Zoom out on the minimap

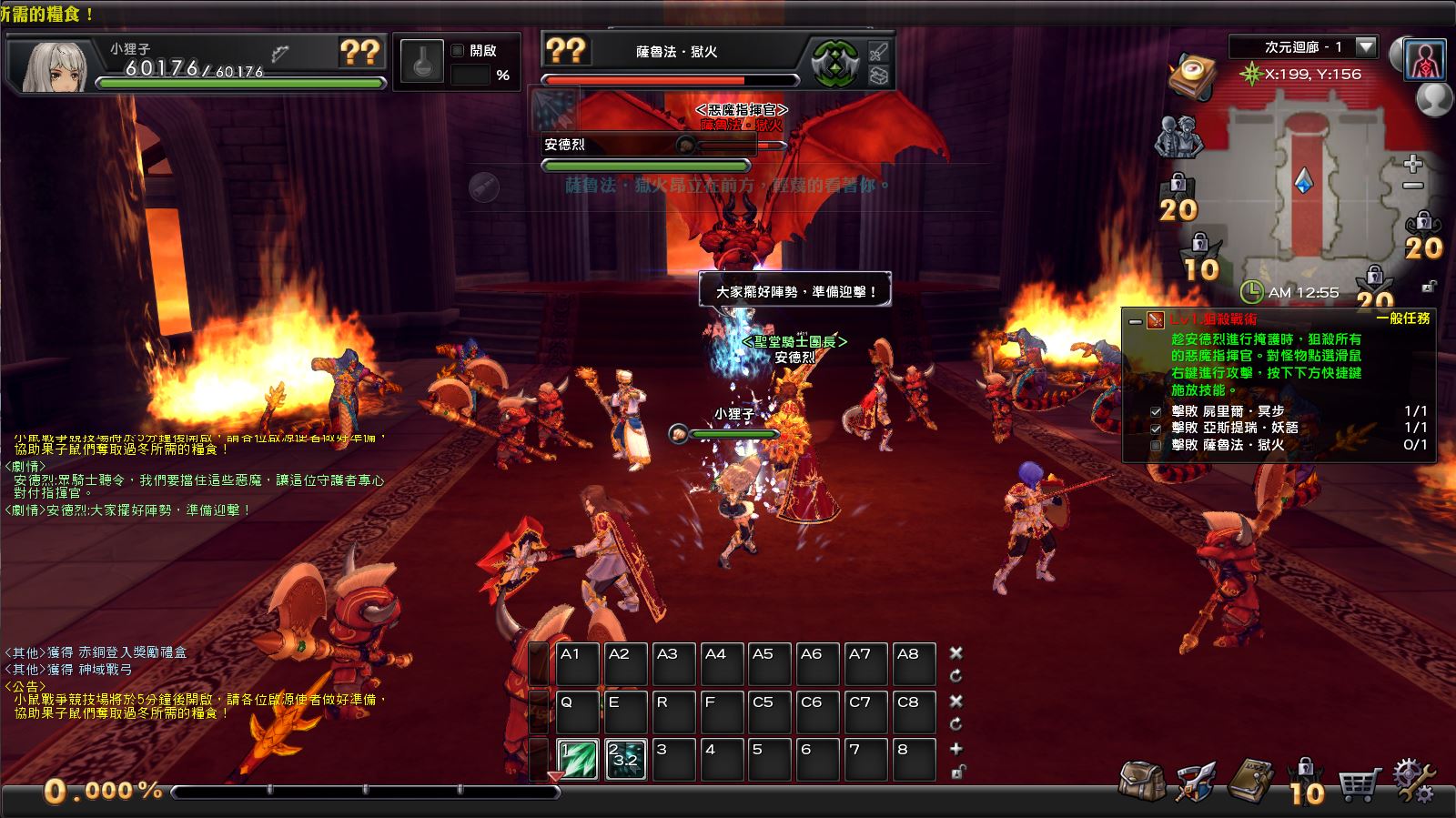coord(1412,186)
